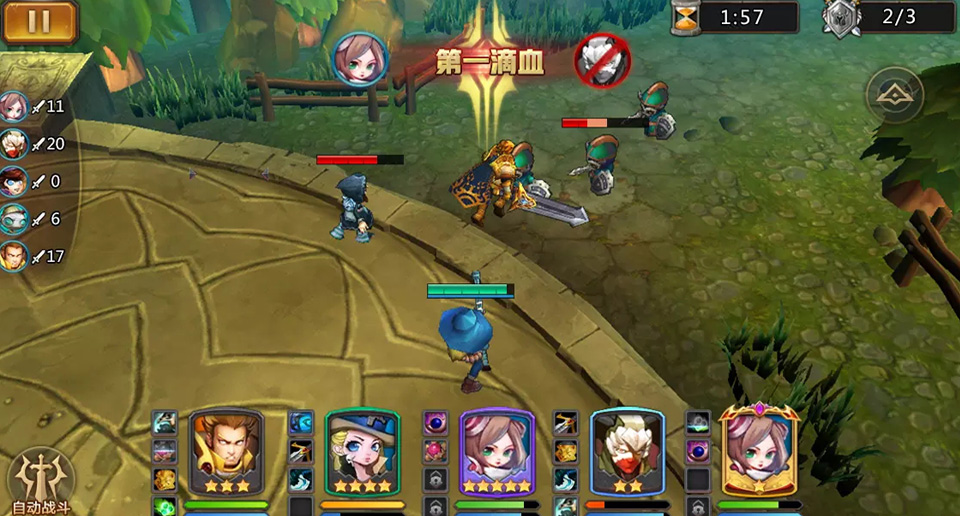This screenshot has height=516, width=960.
Task: Choose the gold-framed pink-haired hero card
Action: coord(759,452)
